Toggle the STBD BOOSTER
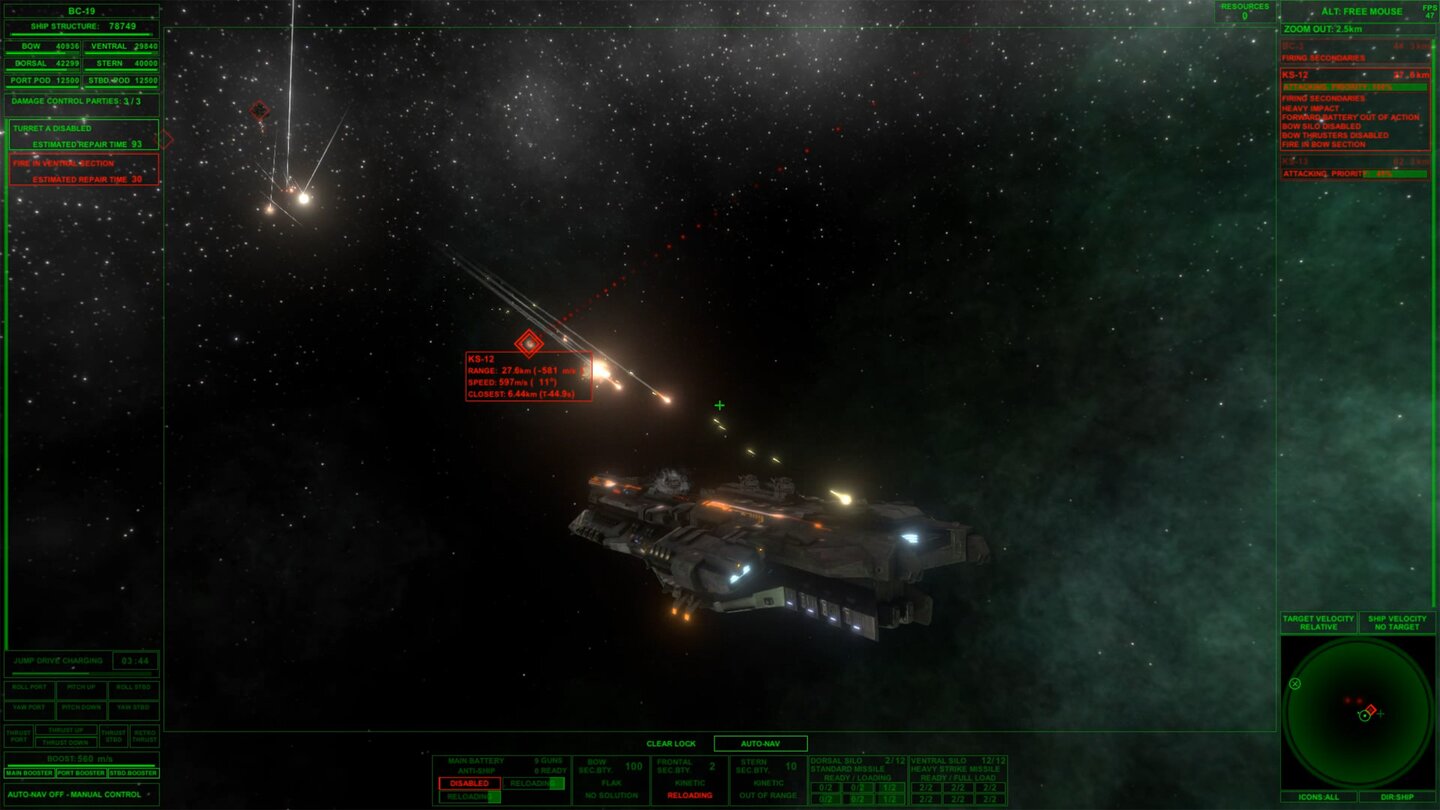 click(x=136, y=772)
